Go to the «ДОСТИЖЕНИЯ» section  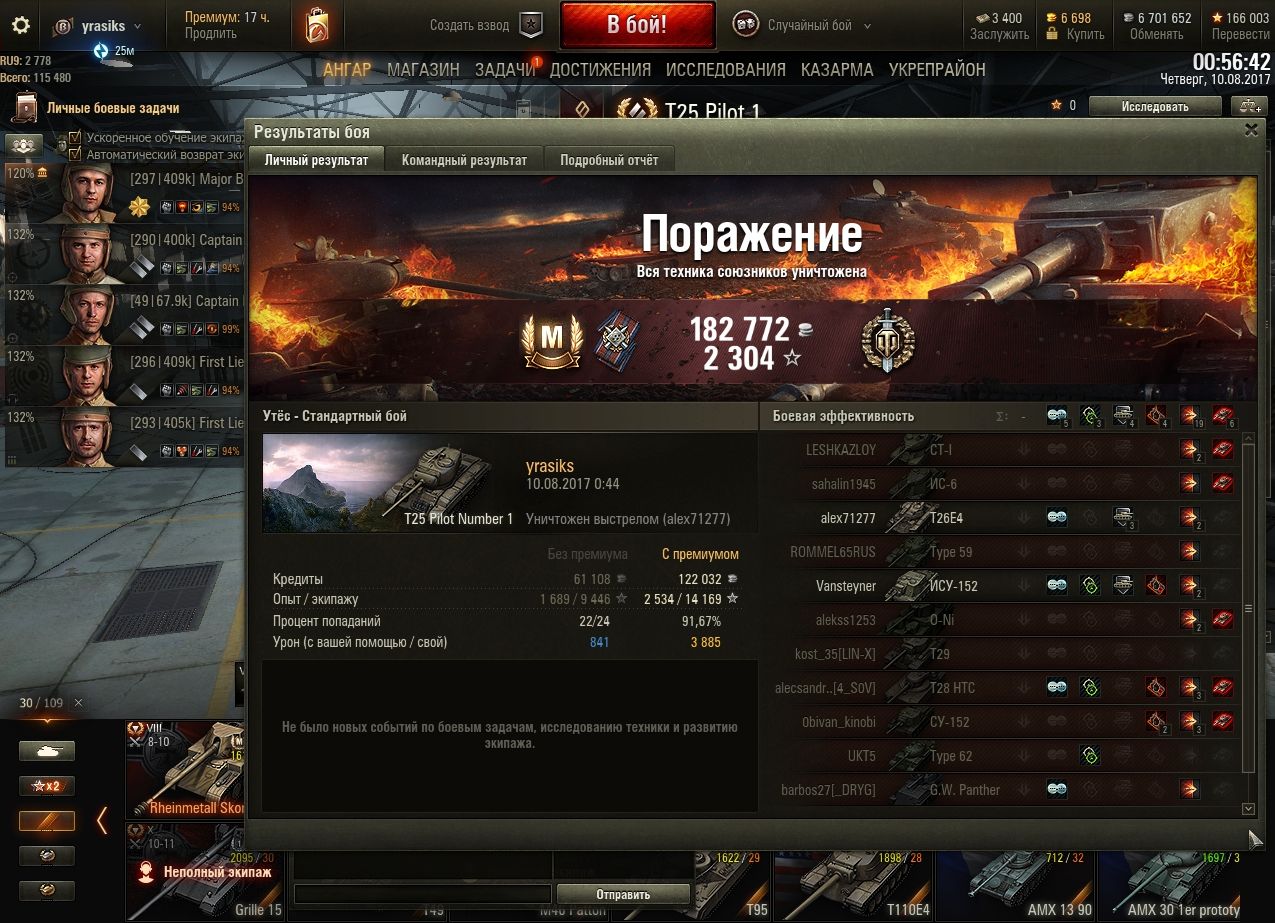600,70
